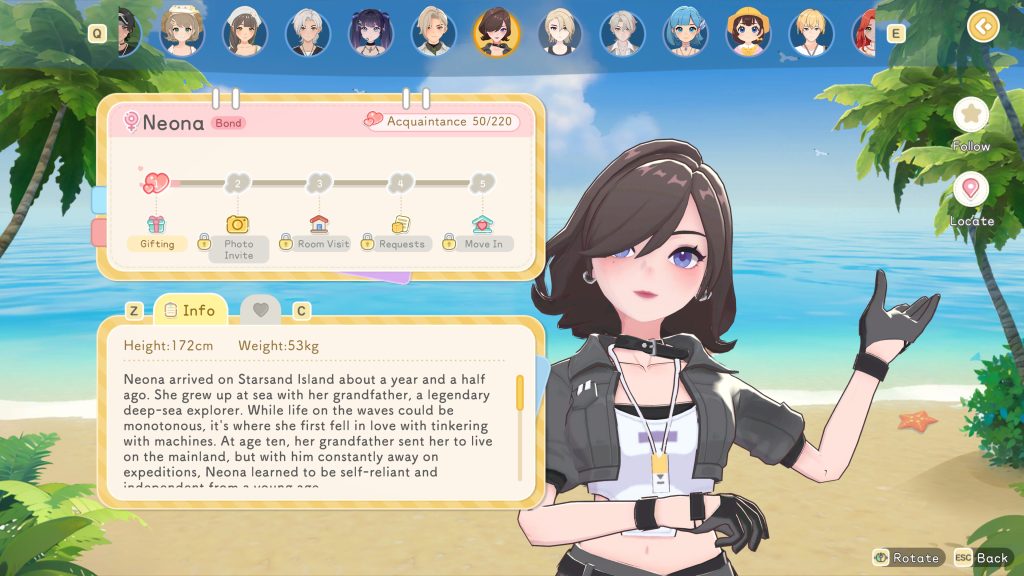Open the heart tab beside Info
The width and height of the screenshot is (1024, 576).
[x=260, y=311]
